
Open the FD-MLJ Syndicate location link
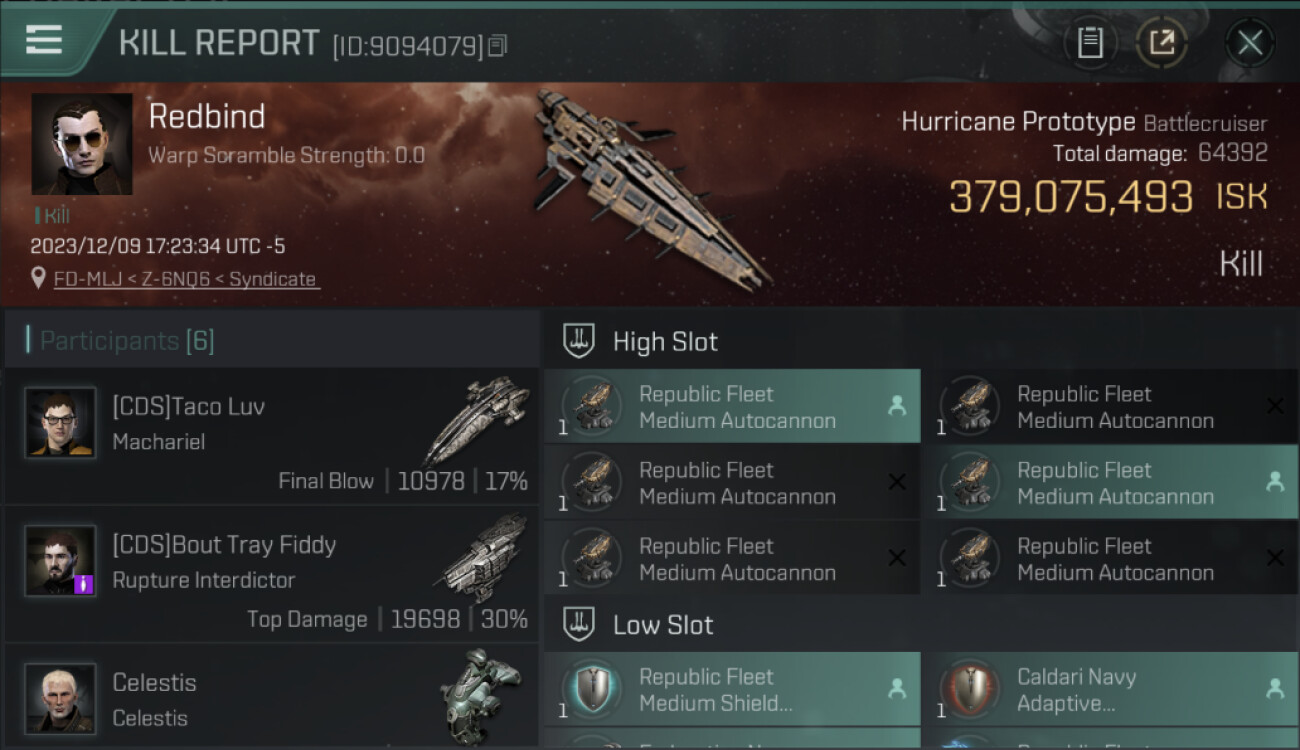[185, 280]
